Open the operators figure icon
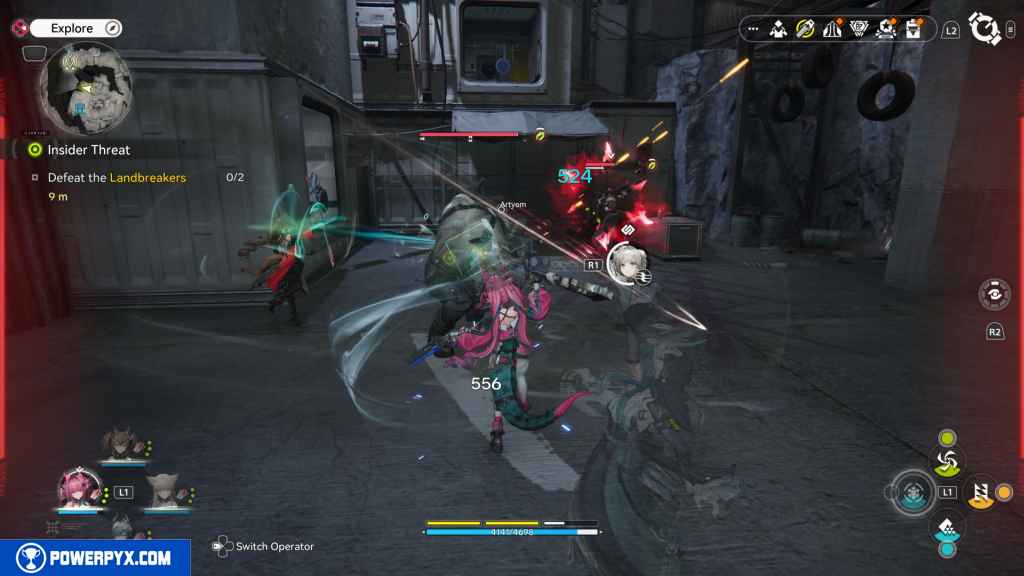 click(778, 29)
